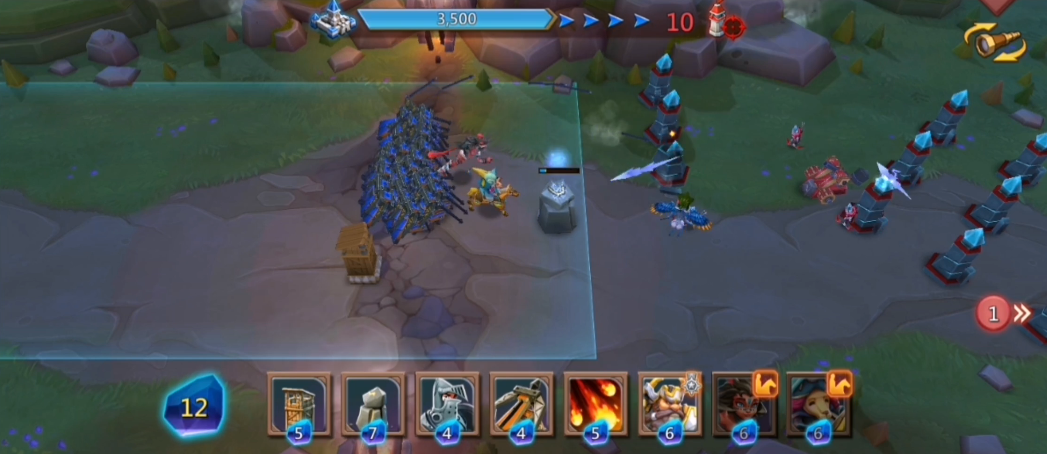Select the red-masked hero card

coord(743,404)
